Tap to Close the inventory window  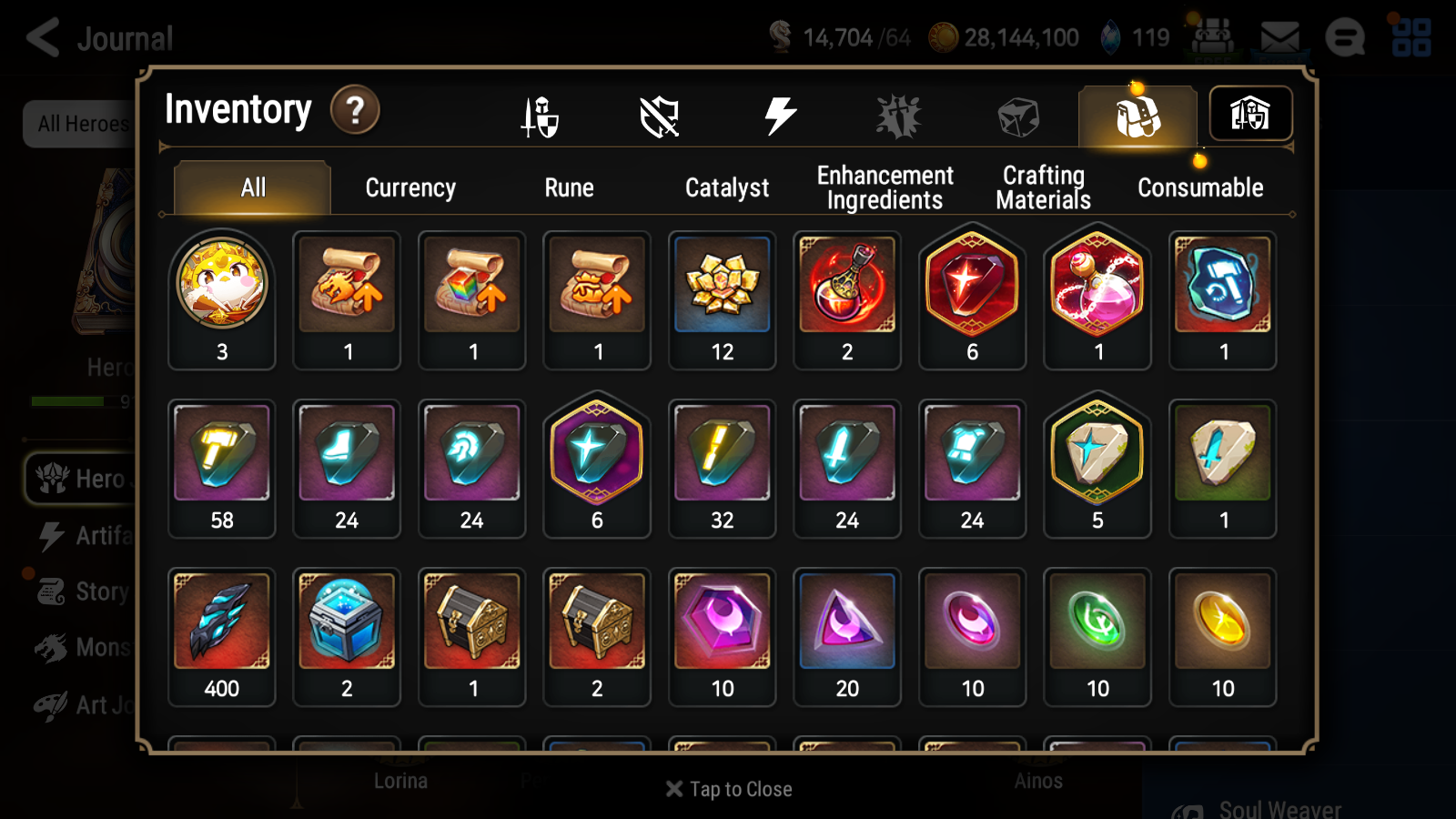pos(727,788)
